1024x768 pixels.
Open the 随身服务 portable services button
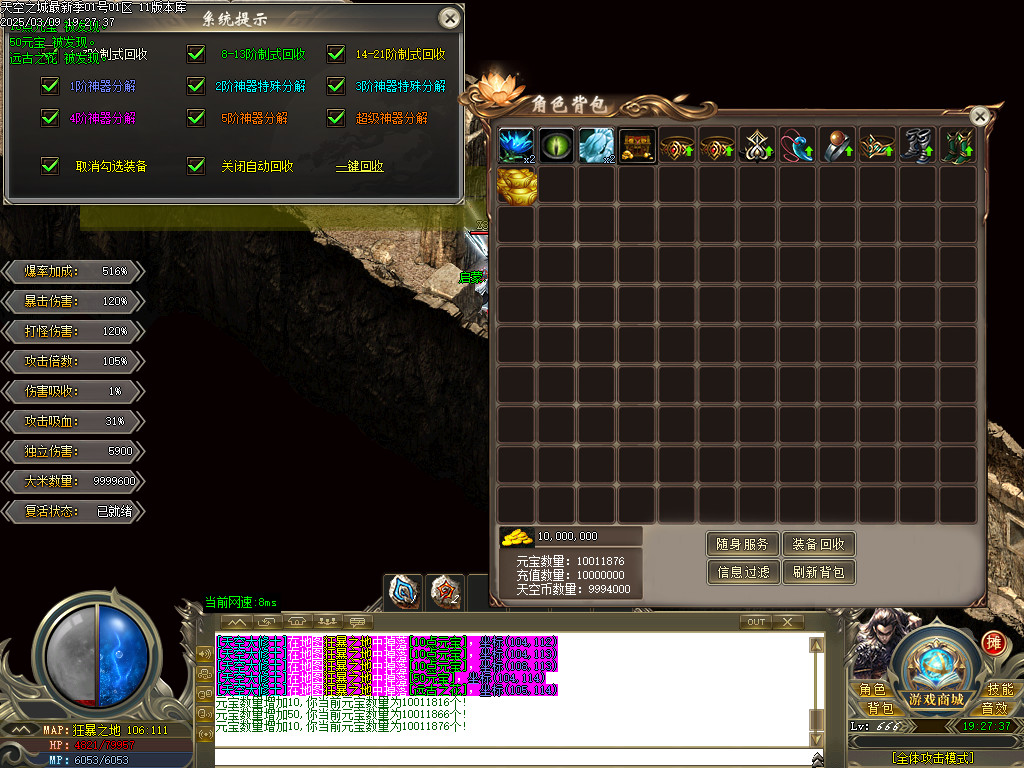pos(742,544)
